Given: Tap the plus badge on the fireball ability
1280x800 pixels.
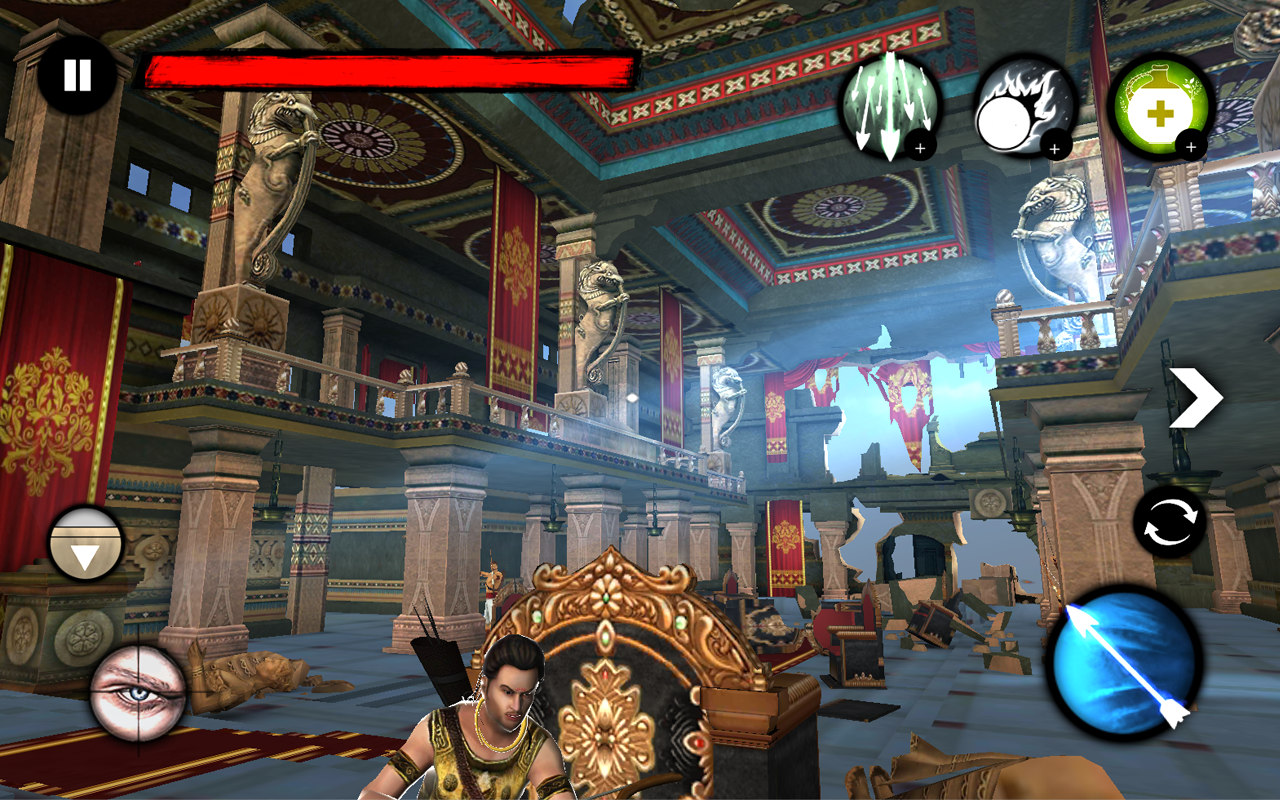Looking at the screenshot, I should [1053, 150].
